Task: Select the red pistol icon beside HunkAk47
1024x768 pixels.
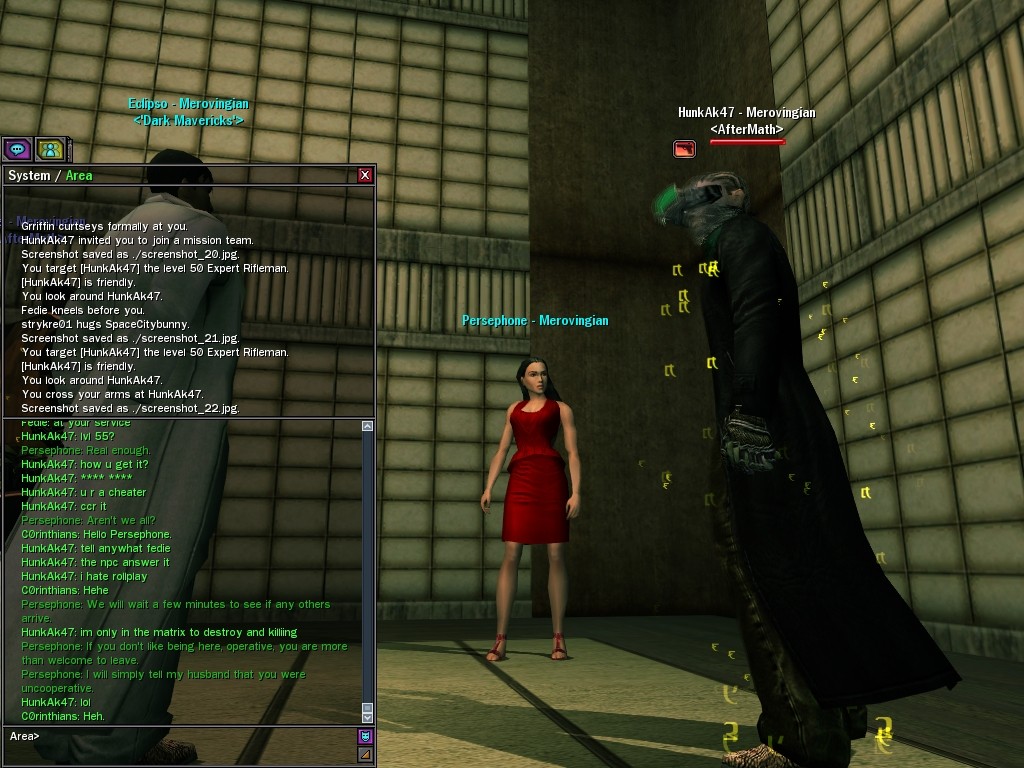Action: pos(684,149)
